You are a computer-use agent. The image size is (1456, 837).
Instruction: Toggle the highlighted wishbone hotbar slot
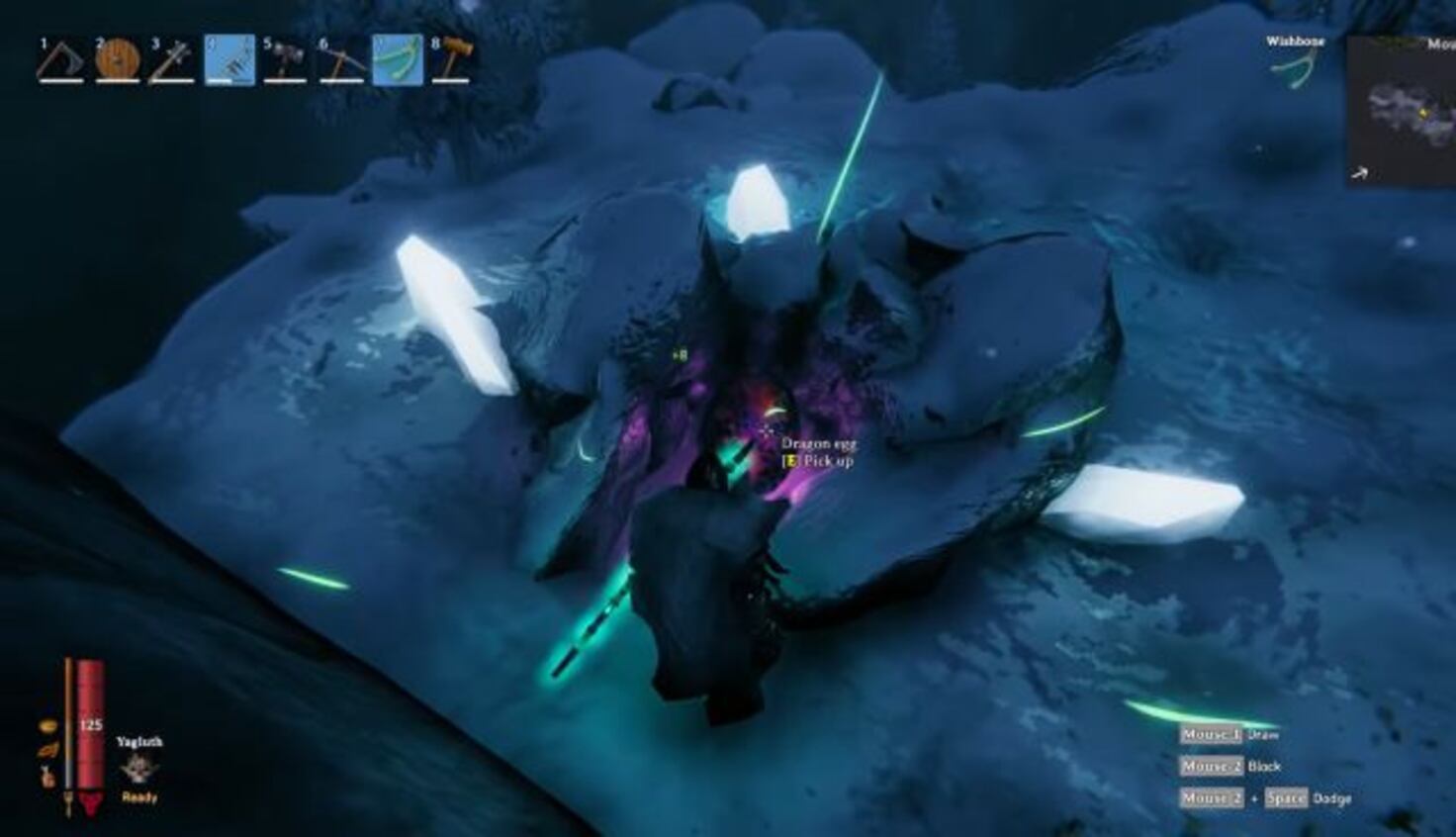pos(398,59)
